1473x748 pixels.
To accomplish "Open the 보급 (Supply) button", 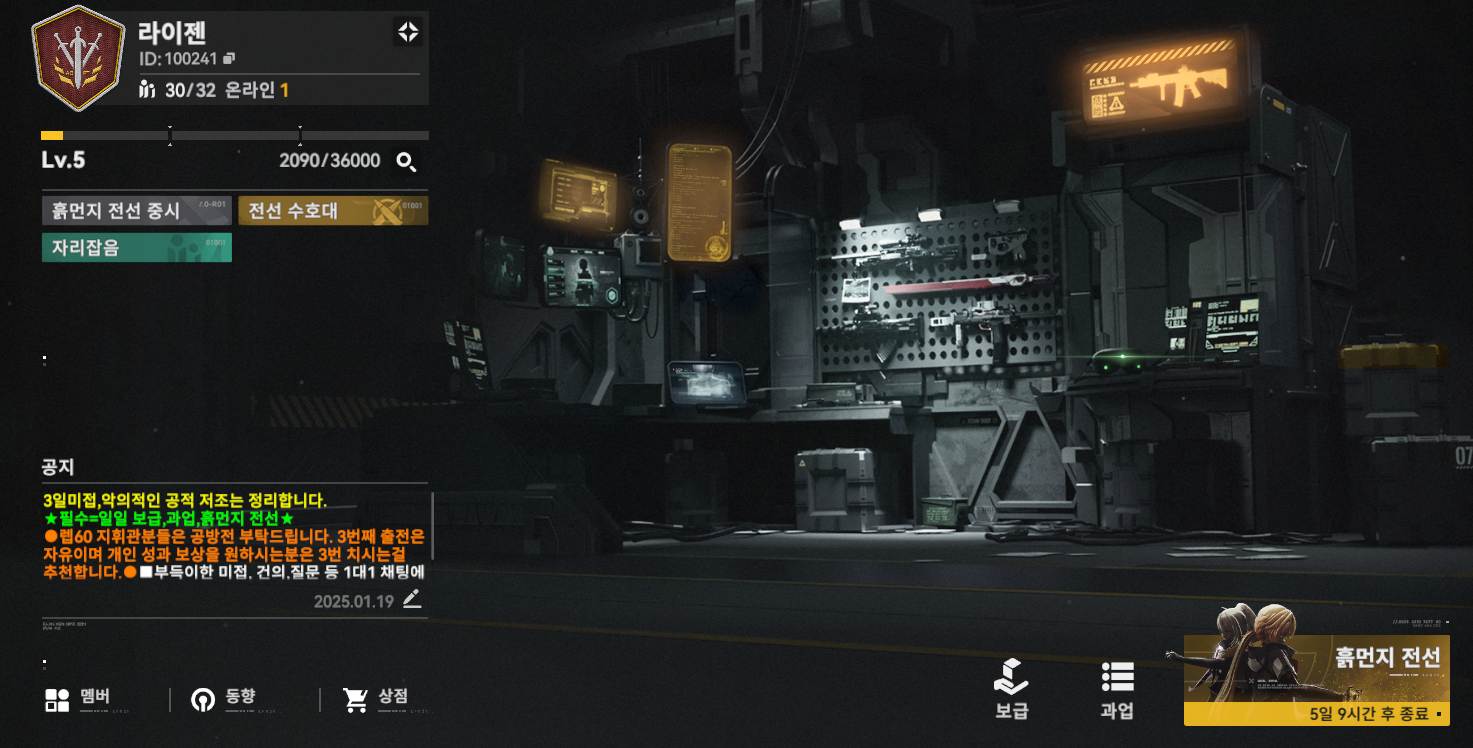I will pos(1011,690).
